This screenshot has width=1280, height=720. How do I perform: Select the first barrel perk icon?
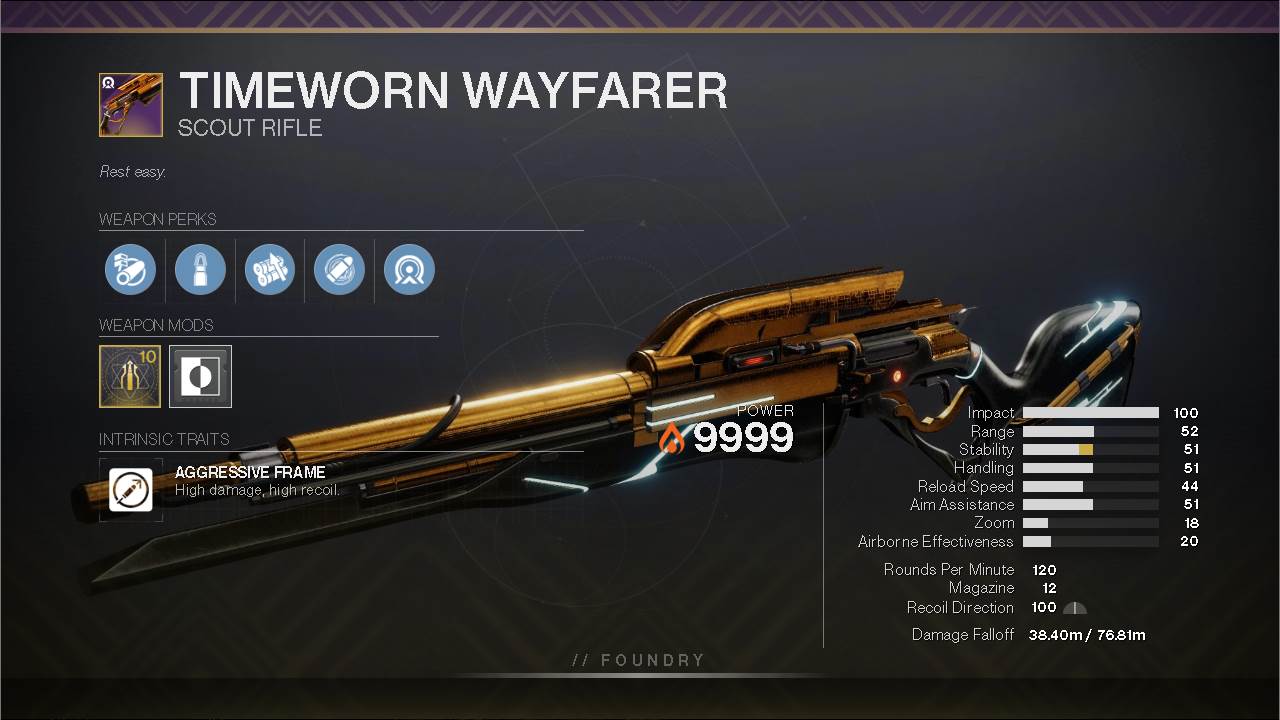130,270
